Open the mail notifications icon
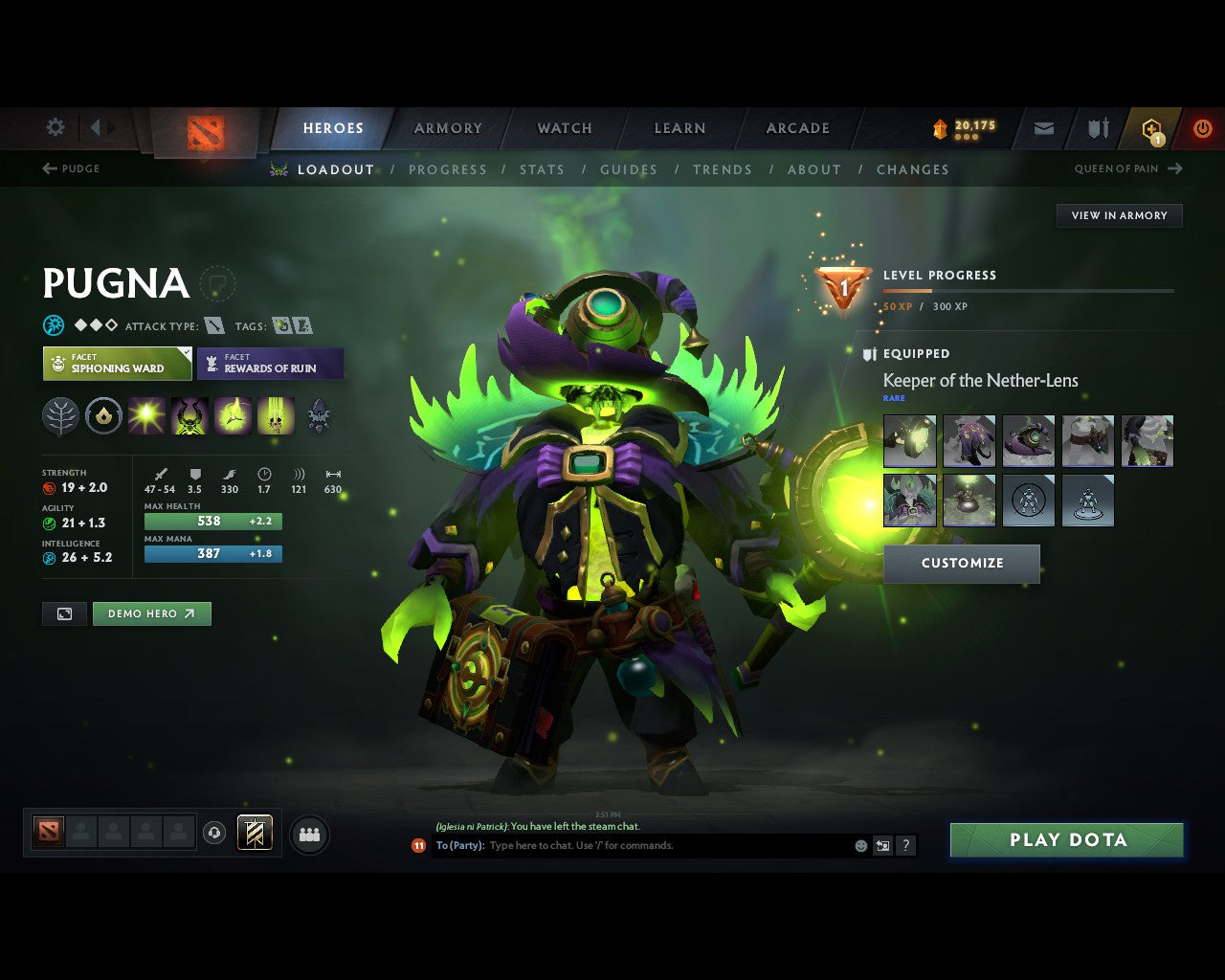This screenshot has height=980, width=1225. pos(1042,128)
